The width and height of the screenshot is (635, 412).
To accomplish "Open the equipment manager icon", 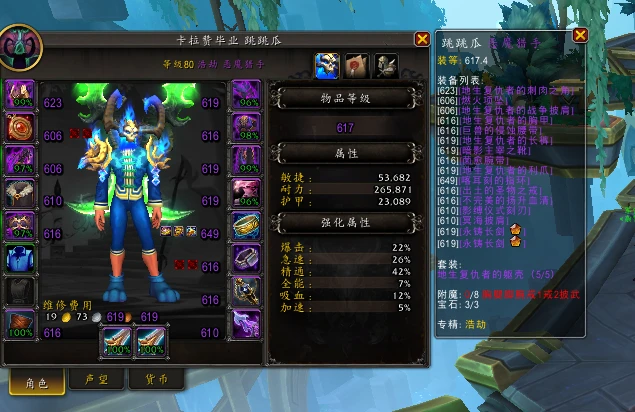I will pos(386,65).
